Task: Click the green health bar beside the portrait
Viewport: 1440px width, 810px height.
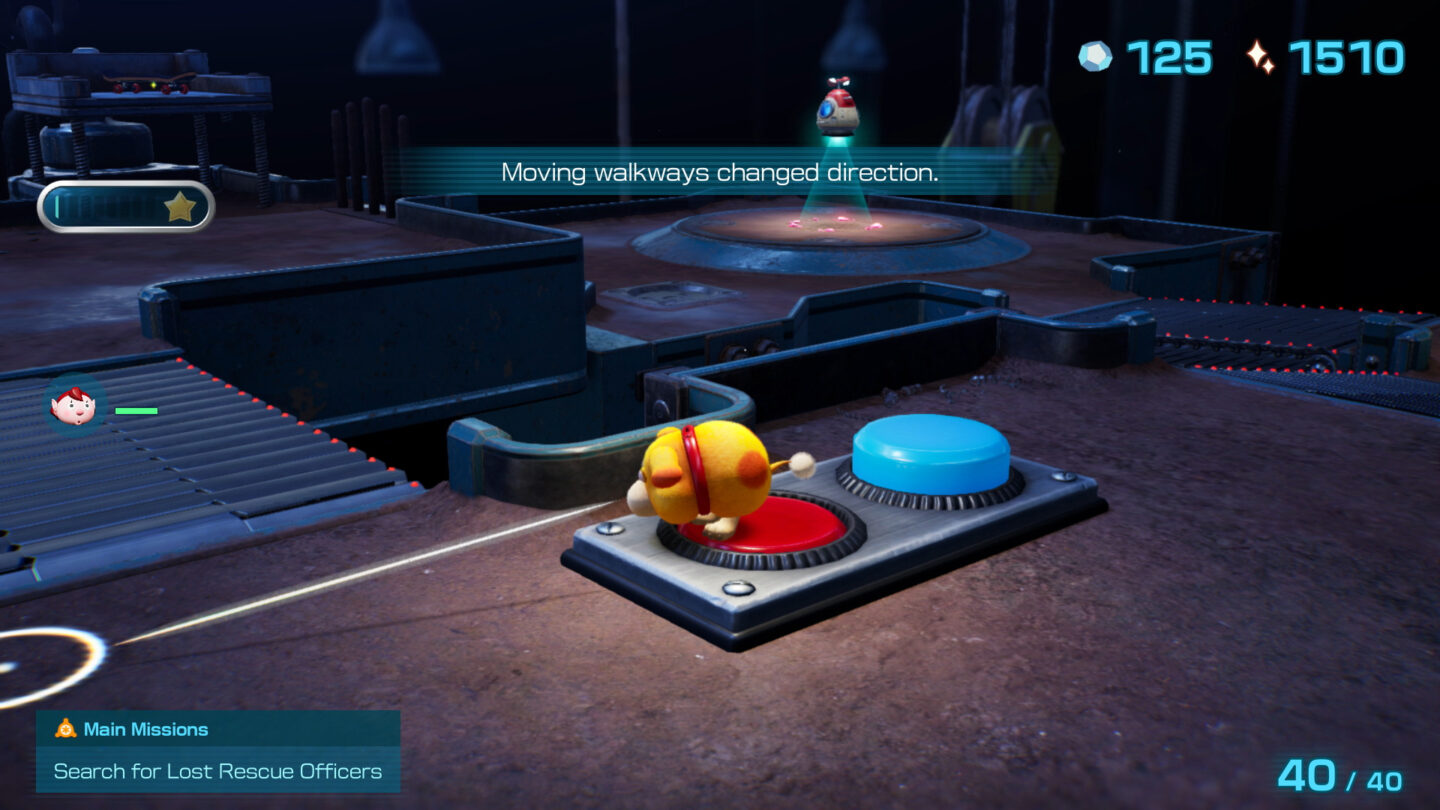Action: [135, 411]
